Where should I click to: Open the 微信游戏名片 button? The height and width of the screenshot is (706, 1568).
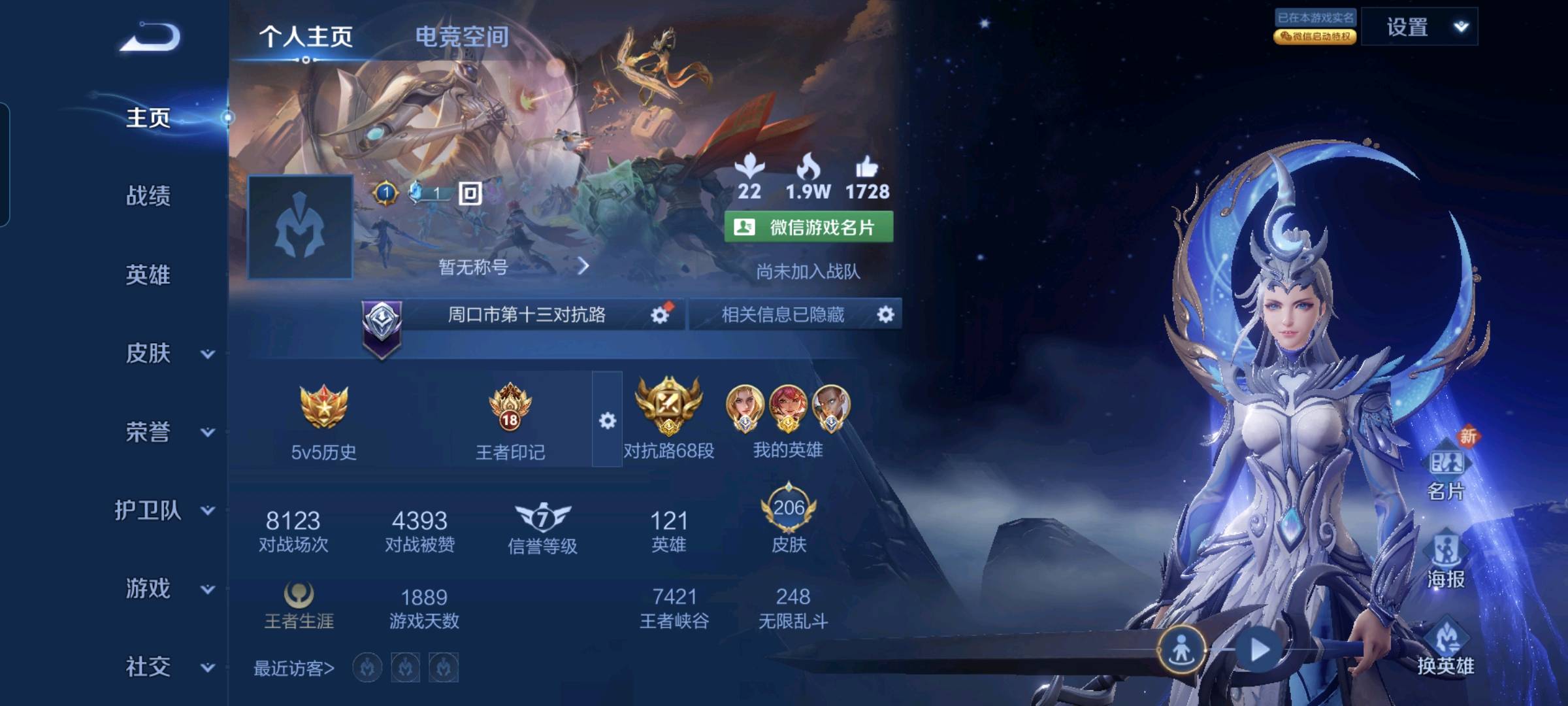coord(809,227)
